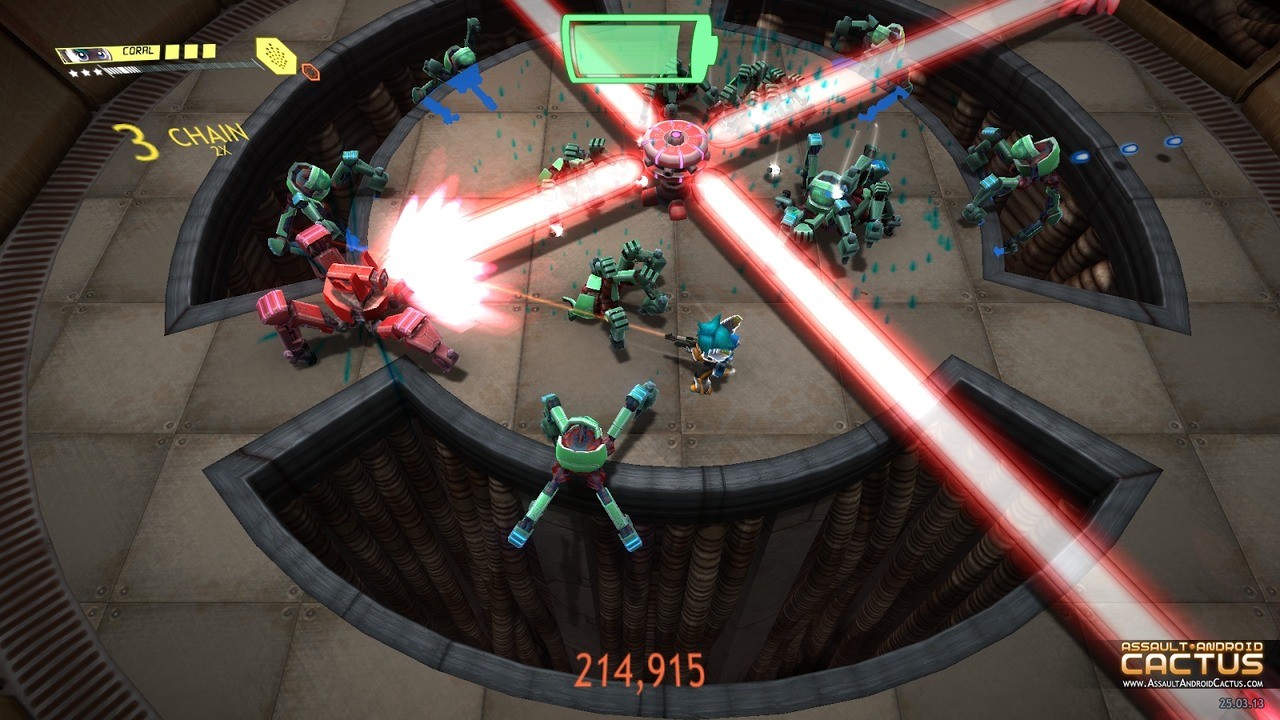
Task: Expand the CORAL player status bar
Action: click(137, 50)
